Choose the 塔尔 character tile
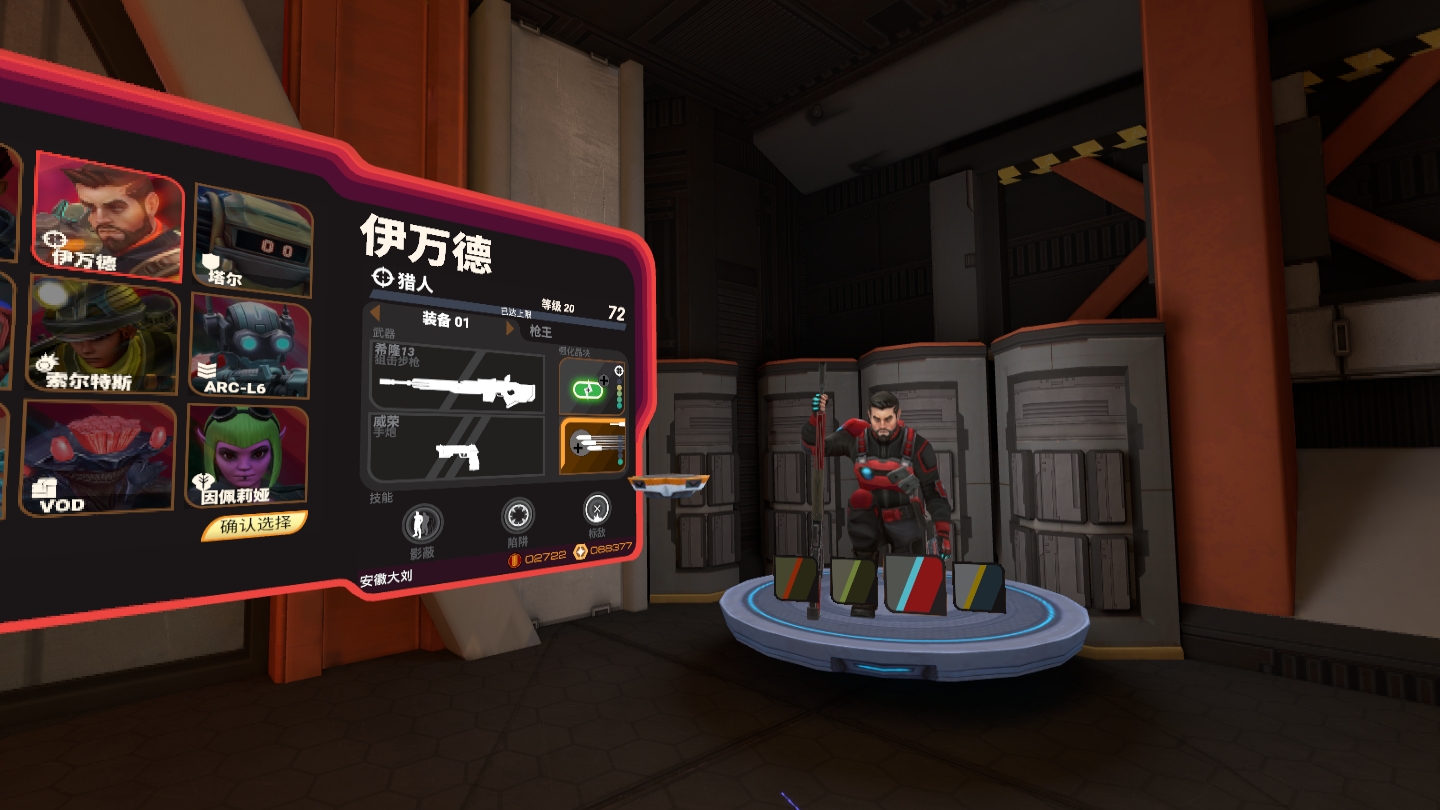 click(x=252, y=238)
